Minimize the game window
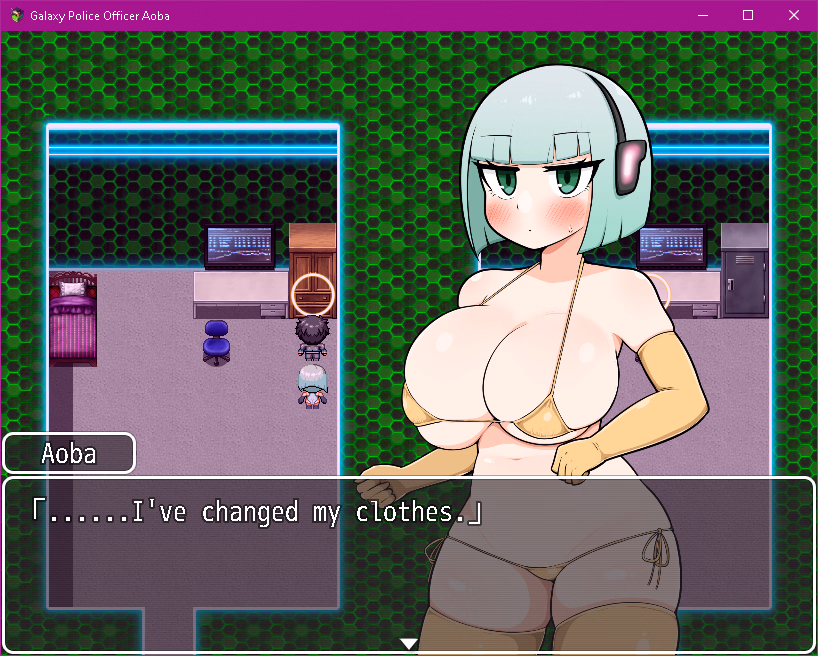 point(702,15)
